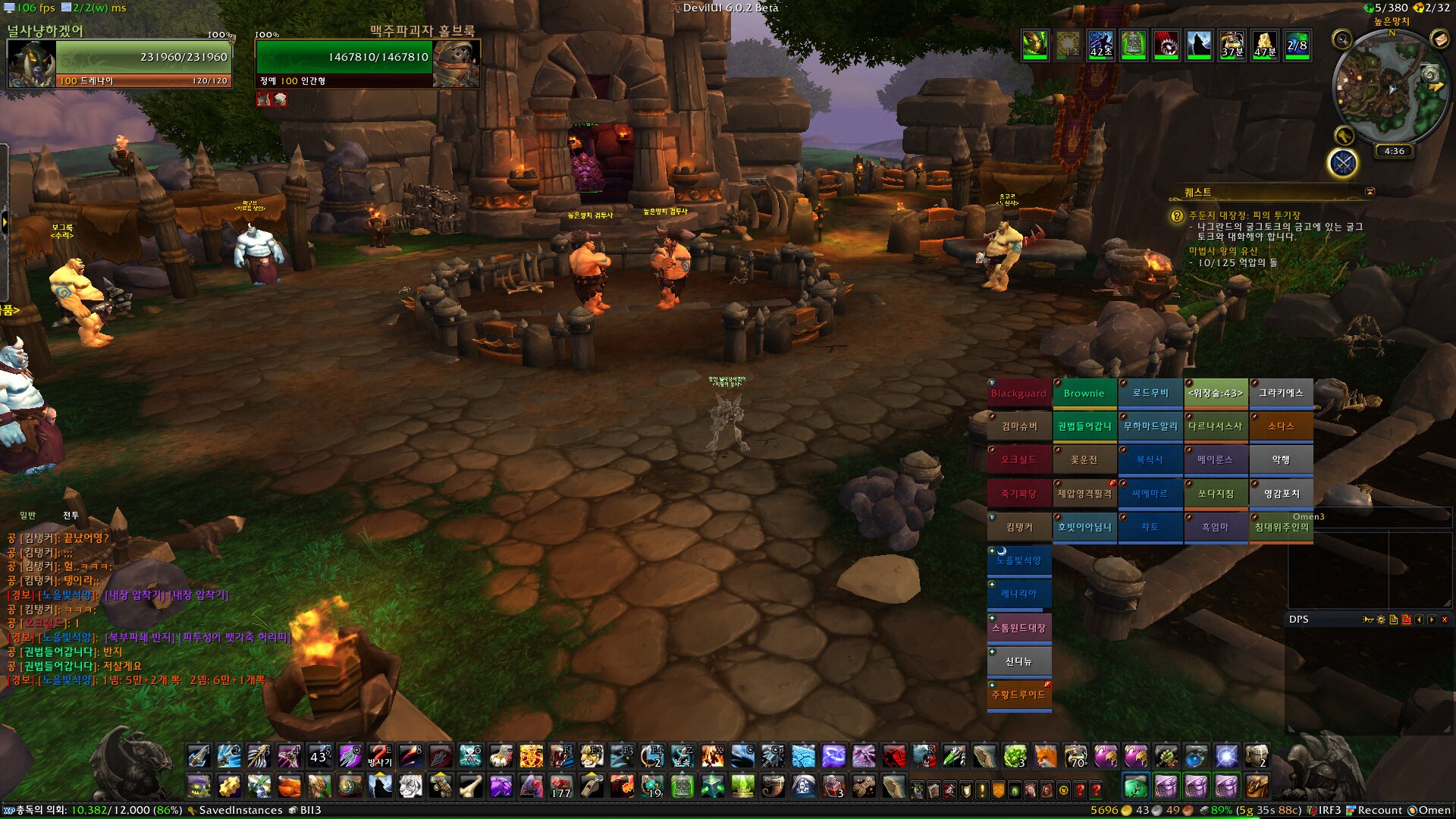
Task: Select raid member Blackguard frame
Action: pyautogui.click(x=1018, y=394)
